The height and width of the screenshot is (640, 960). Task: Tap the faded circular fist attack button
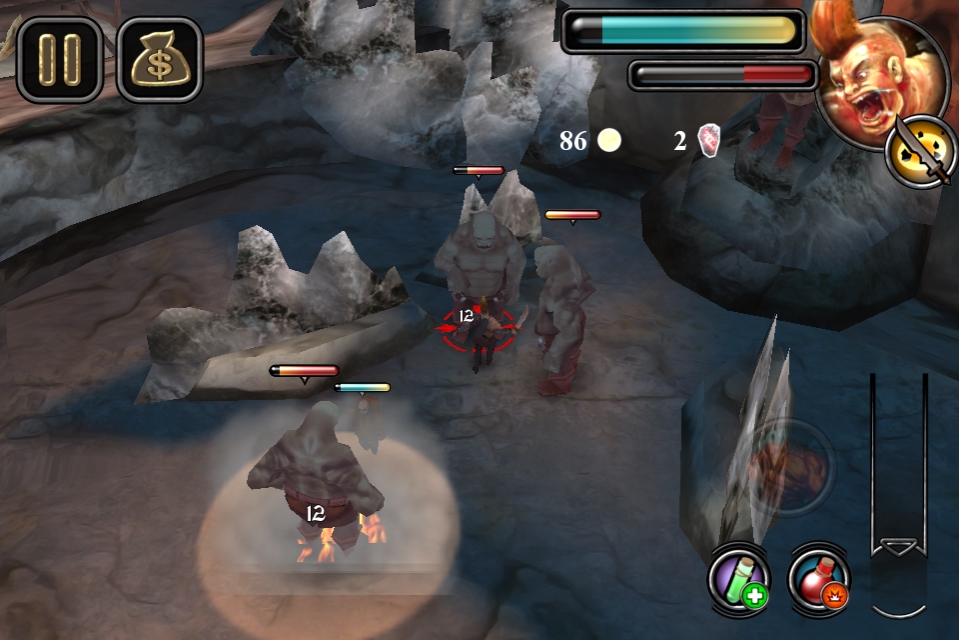click(790, 467)
